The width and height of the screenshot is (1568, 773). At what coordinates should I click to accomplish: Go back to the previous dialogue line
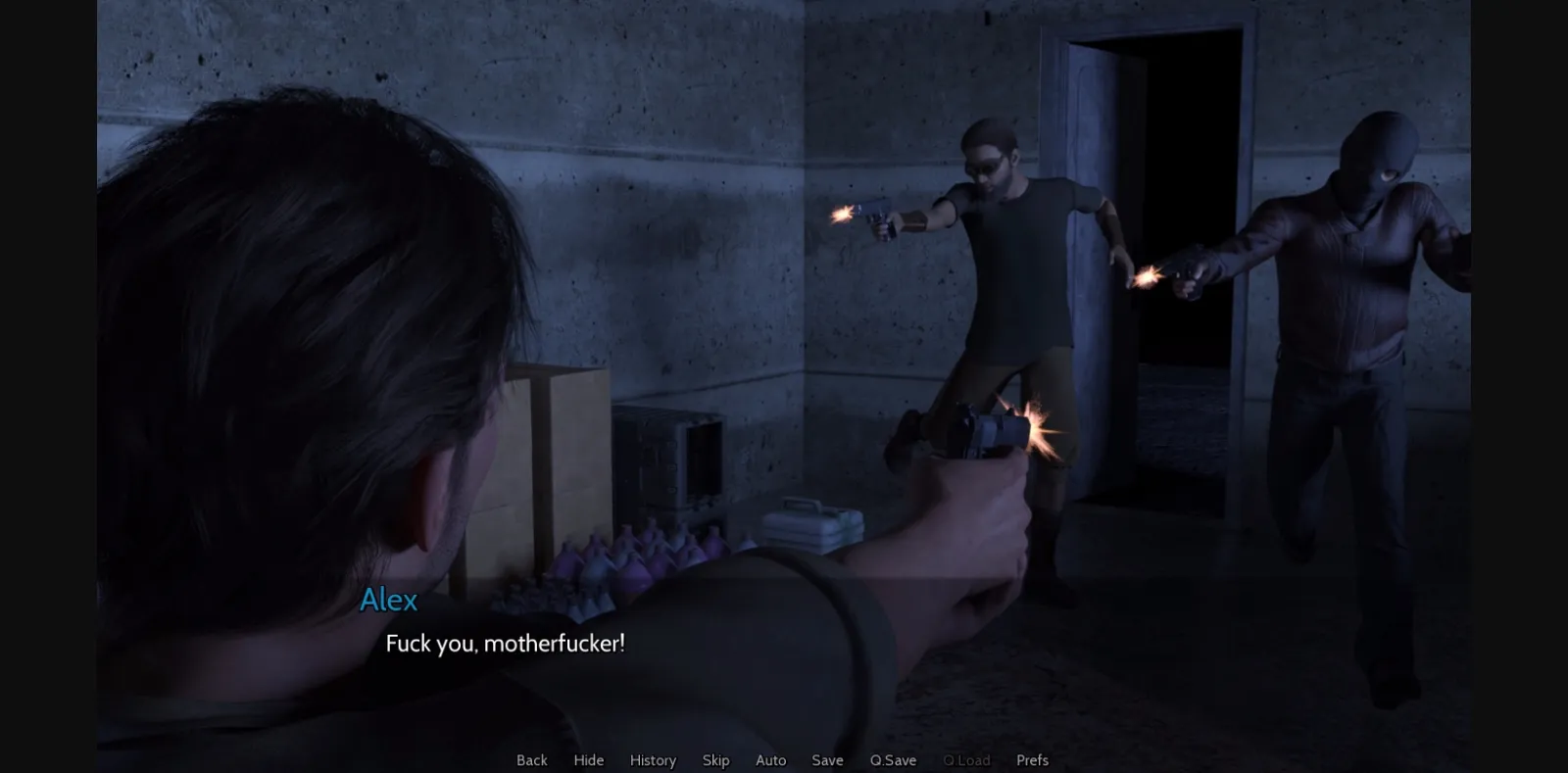[x=531, y=760]
